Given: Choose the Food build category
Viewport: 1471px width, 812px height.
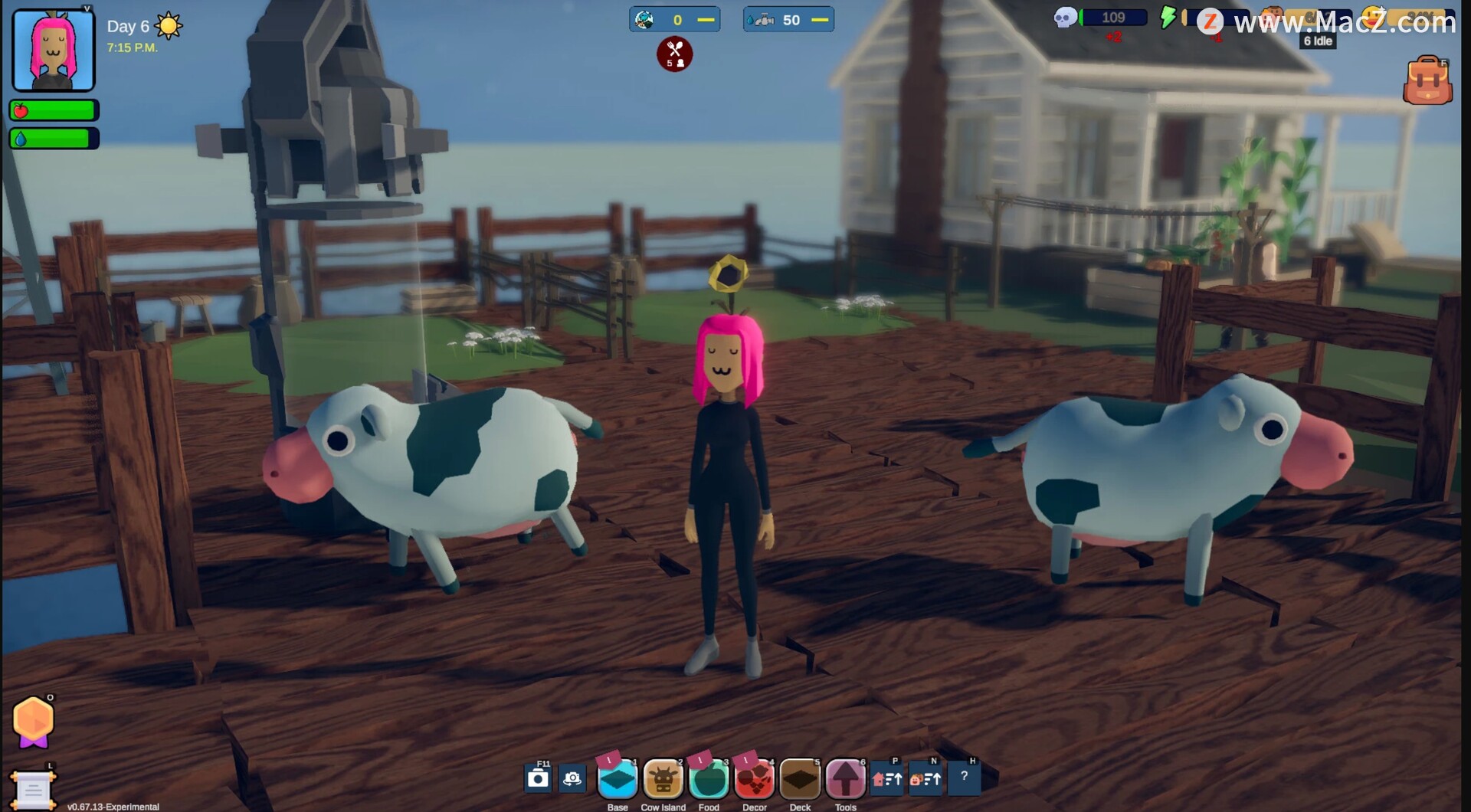Looking at the screenshot, I should pos(709,780).
